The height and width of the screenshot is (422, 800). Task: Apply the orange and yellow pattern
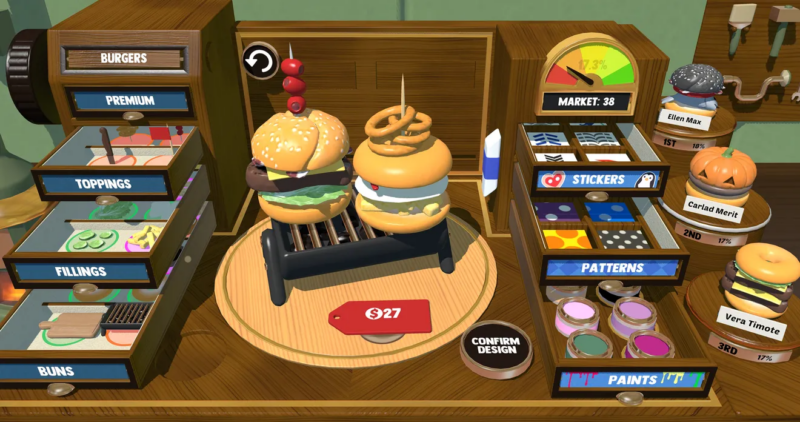pos(568,240)
